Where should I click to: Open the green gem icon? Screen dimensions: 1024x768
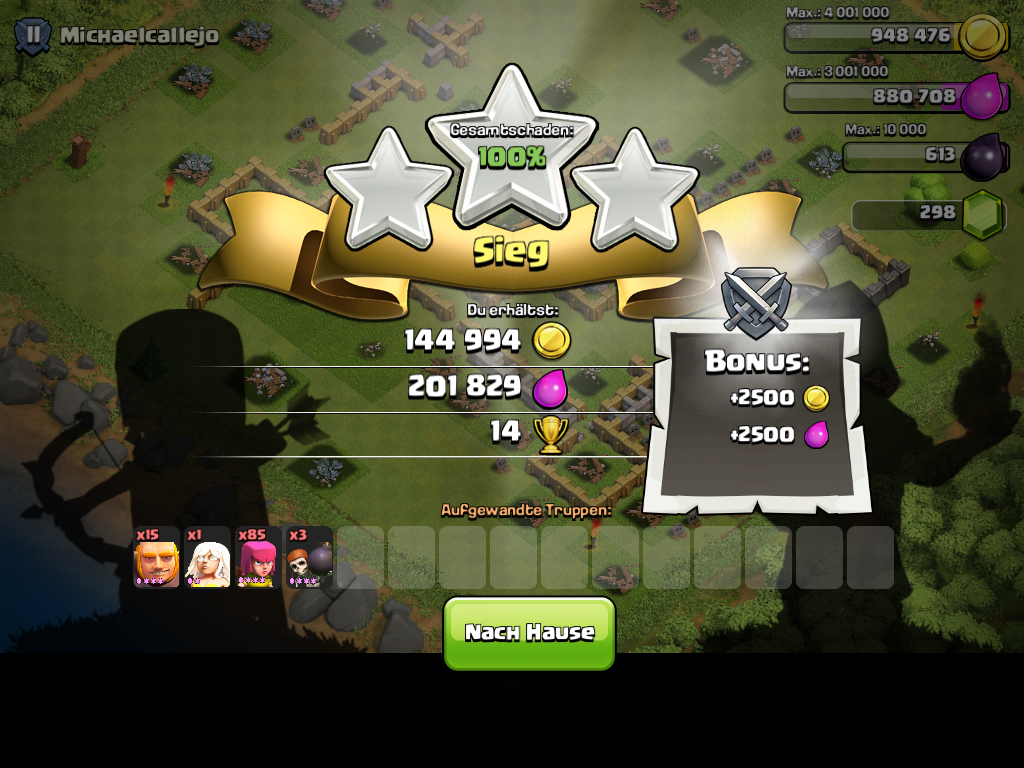pos(982,213)
